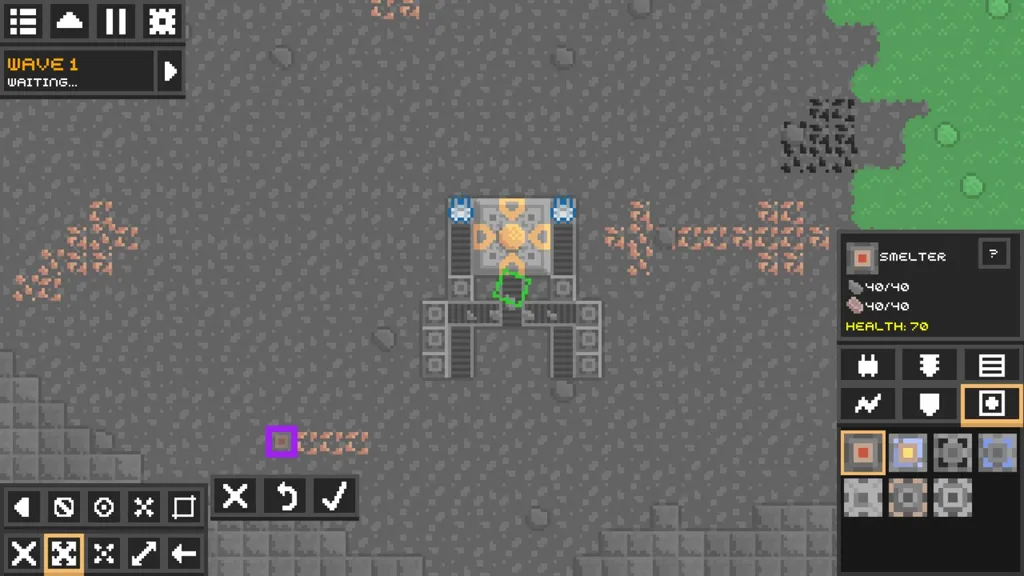
Task: Open the Smelter help question mark
Action: (993, 253)
